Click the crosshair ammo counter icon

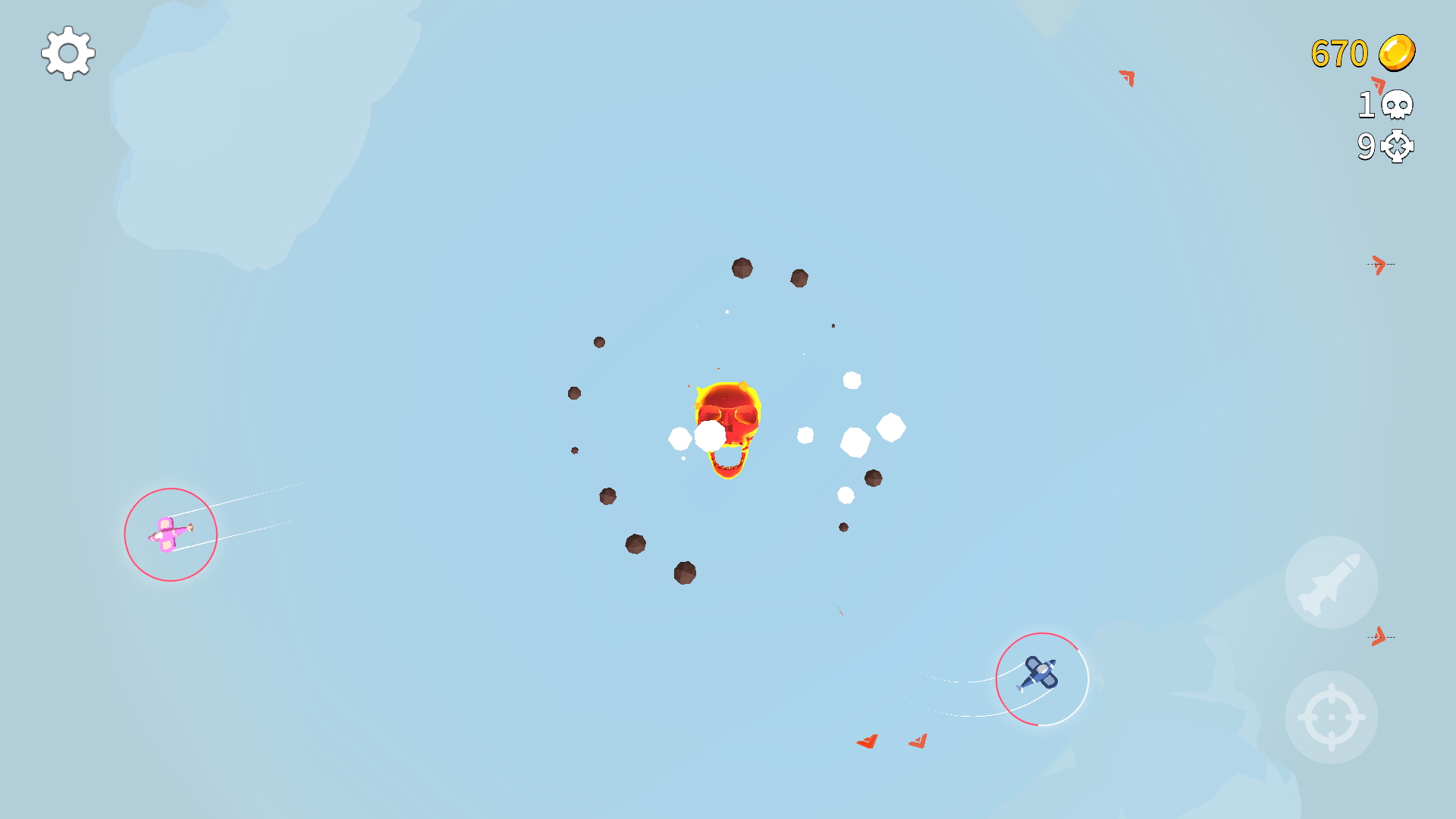click(1396, 147)
